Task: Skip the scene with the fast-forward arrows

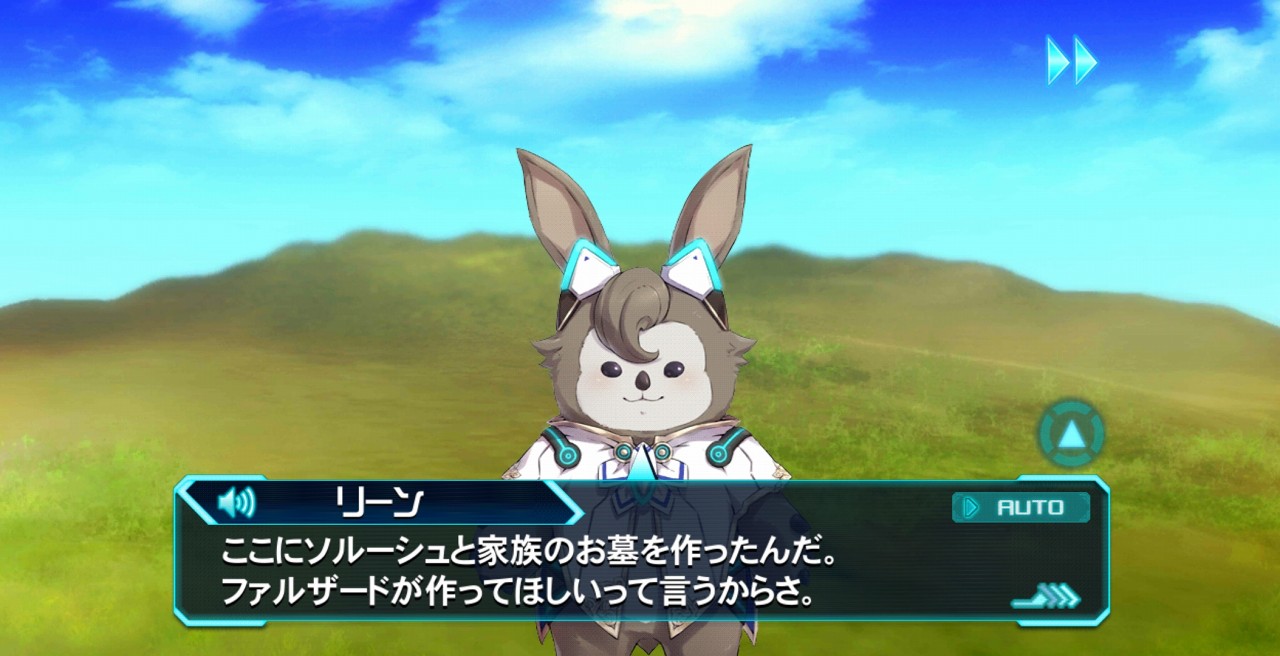Action: (x=1071, y=61)
